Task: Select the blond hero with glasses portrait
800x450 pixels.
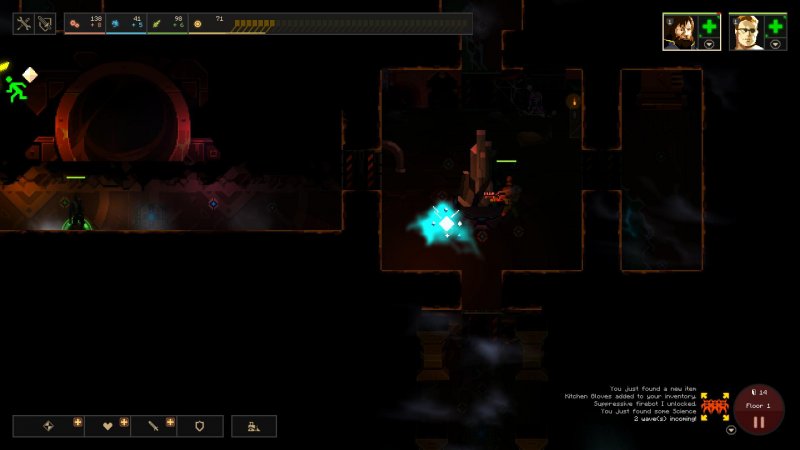Action: [x=744, y=30]
